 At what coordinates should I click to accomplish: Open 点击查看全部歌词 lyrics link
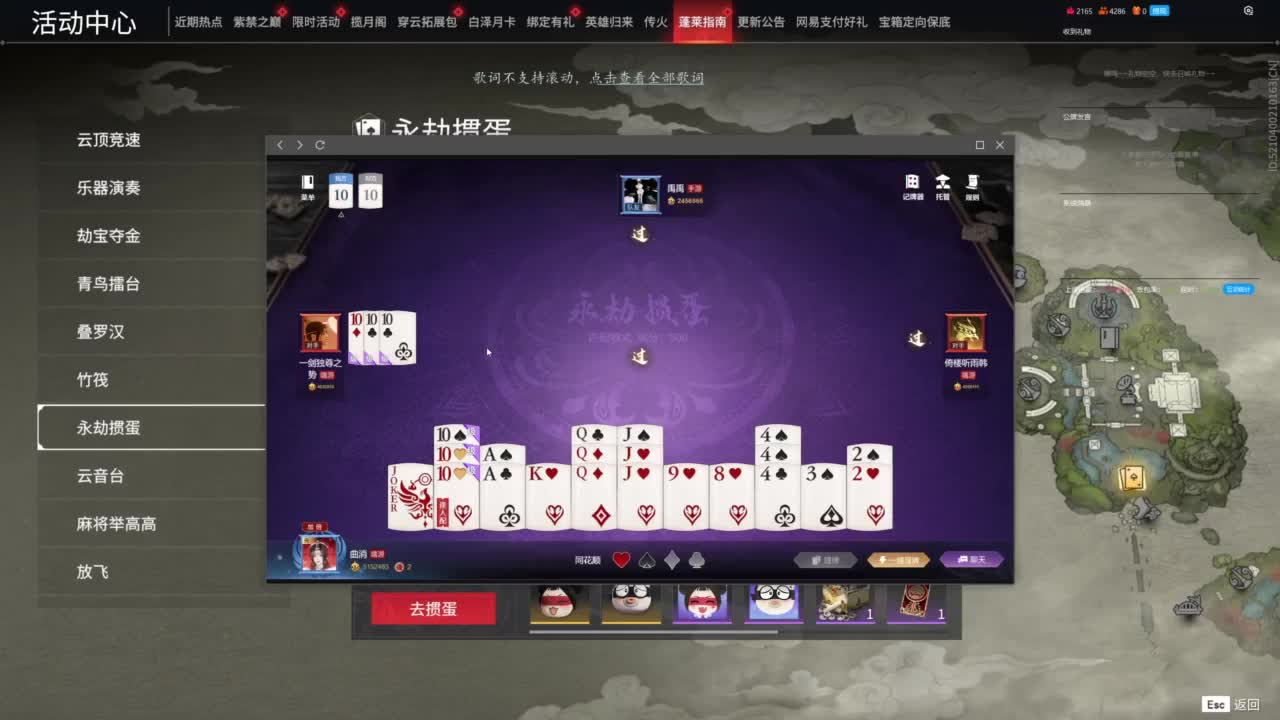[x=646, y=78]
